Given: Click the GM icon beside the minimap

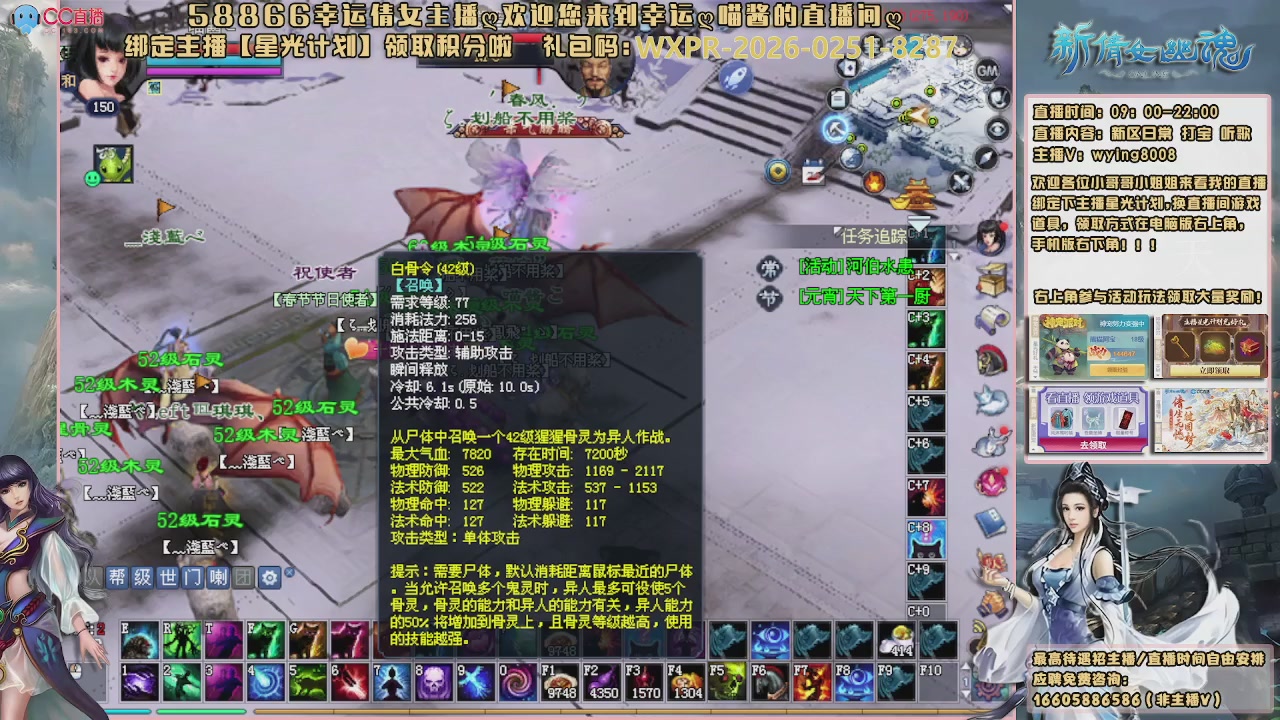Looking at the screenshot, I should coord(987,71).
